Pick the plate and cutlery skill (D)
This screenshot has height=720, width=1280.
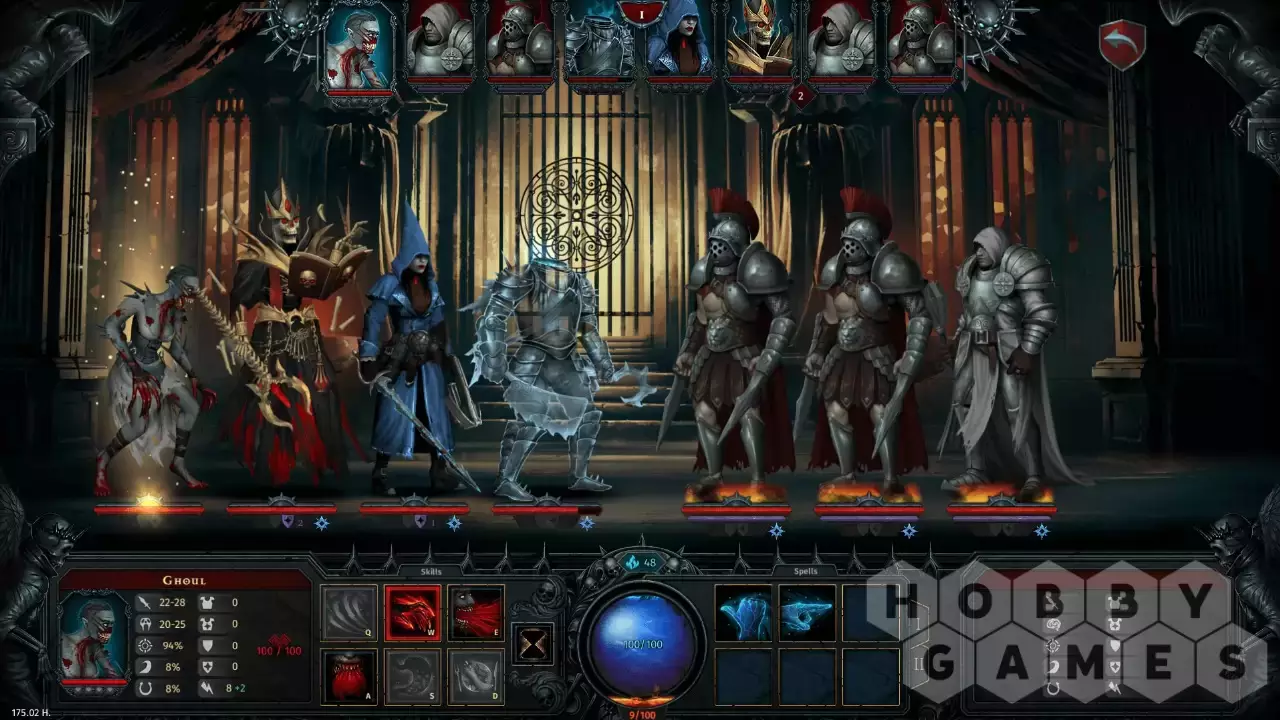coord(475,676)
